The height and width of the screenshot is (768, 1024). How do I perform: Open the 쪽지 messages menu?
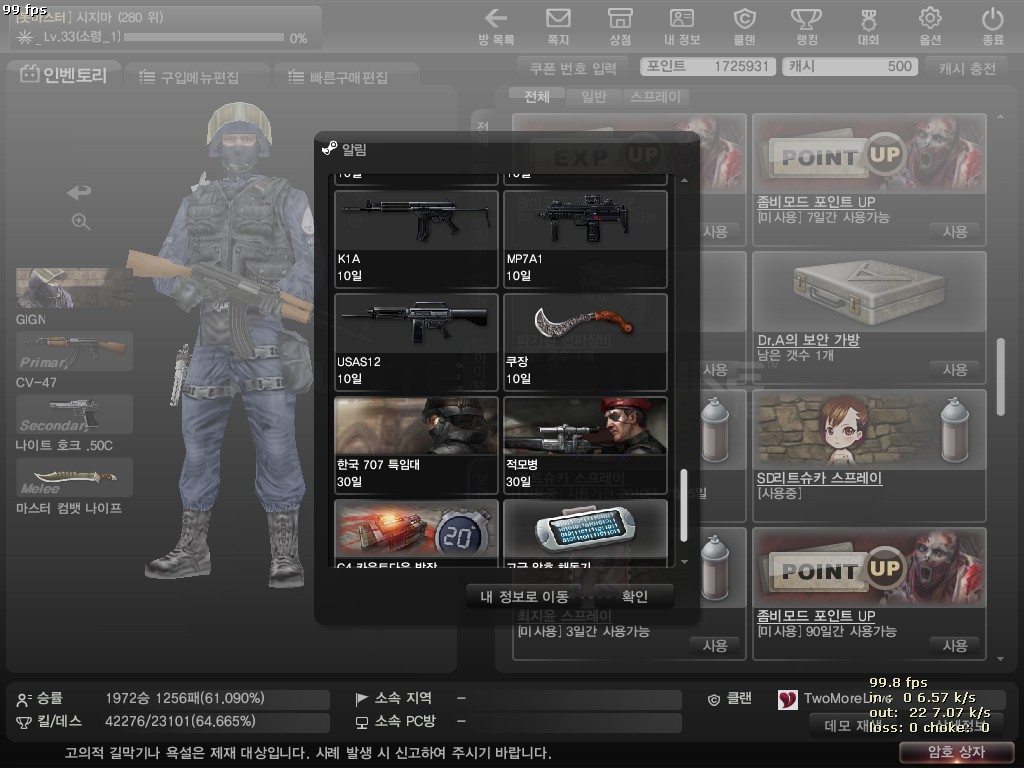pyautogui.click(x=558, y=26)
